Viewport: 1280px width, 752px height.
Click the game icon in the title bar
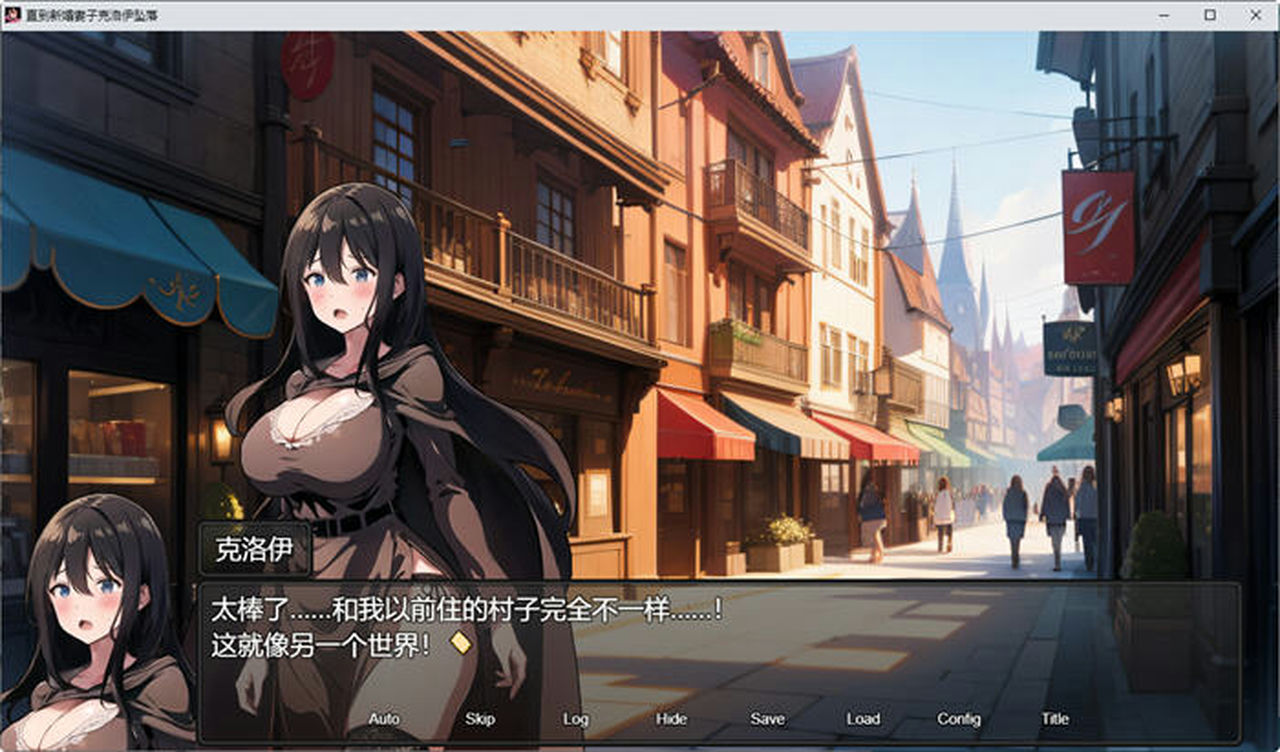click(x=13, y=15)
